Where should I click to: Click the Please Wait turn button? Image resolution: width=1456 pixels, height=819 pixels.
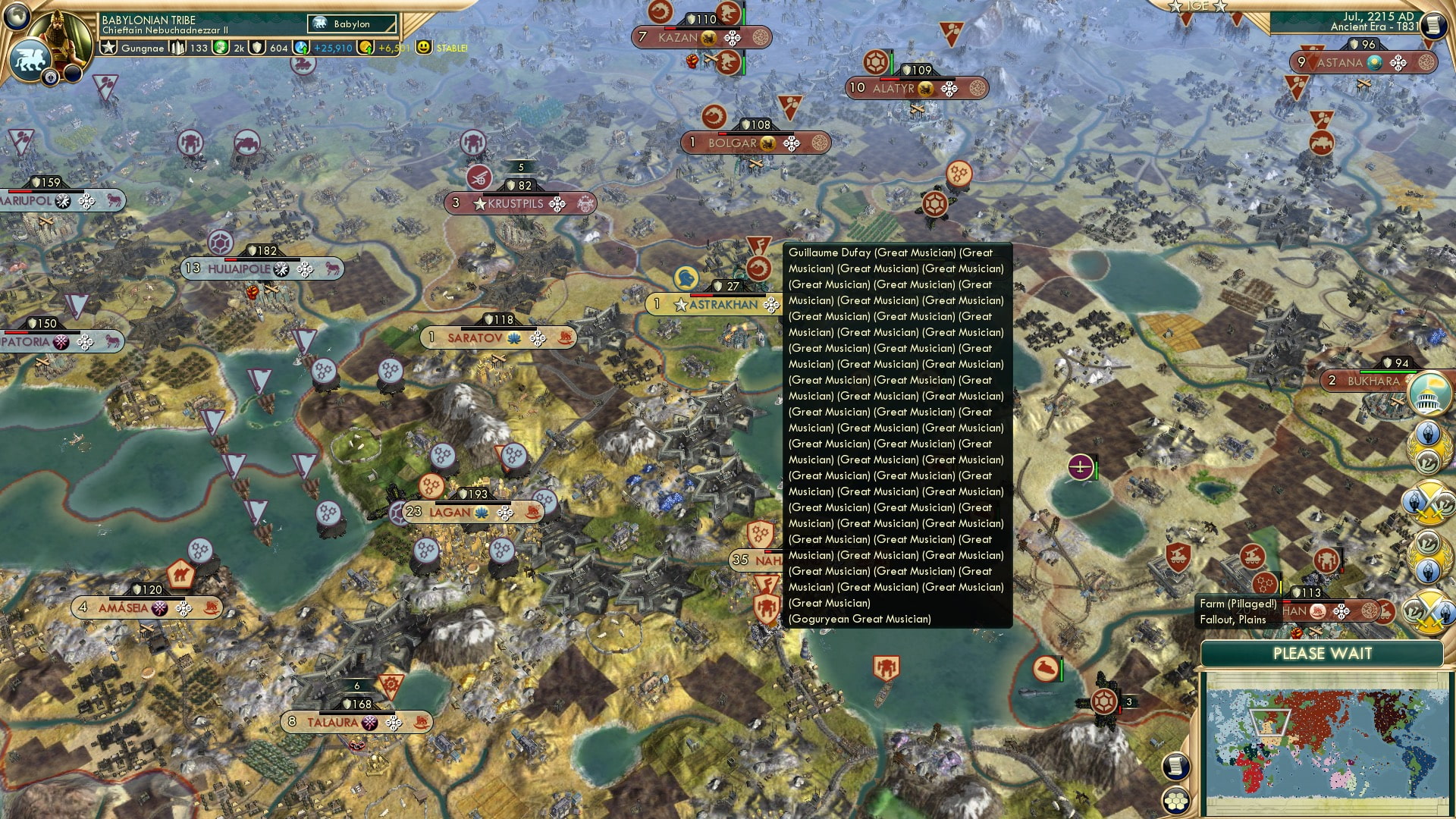pyautogui.click(x=1322, y=654)
